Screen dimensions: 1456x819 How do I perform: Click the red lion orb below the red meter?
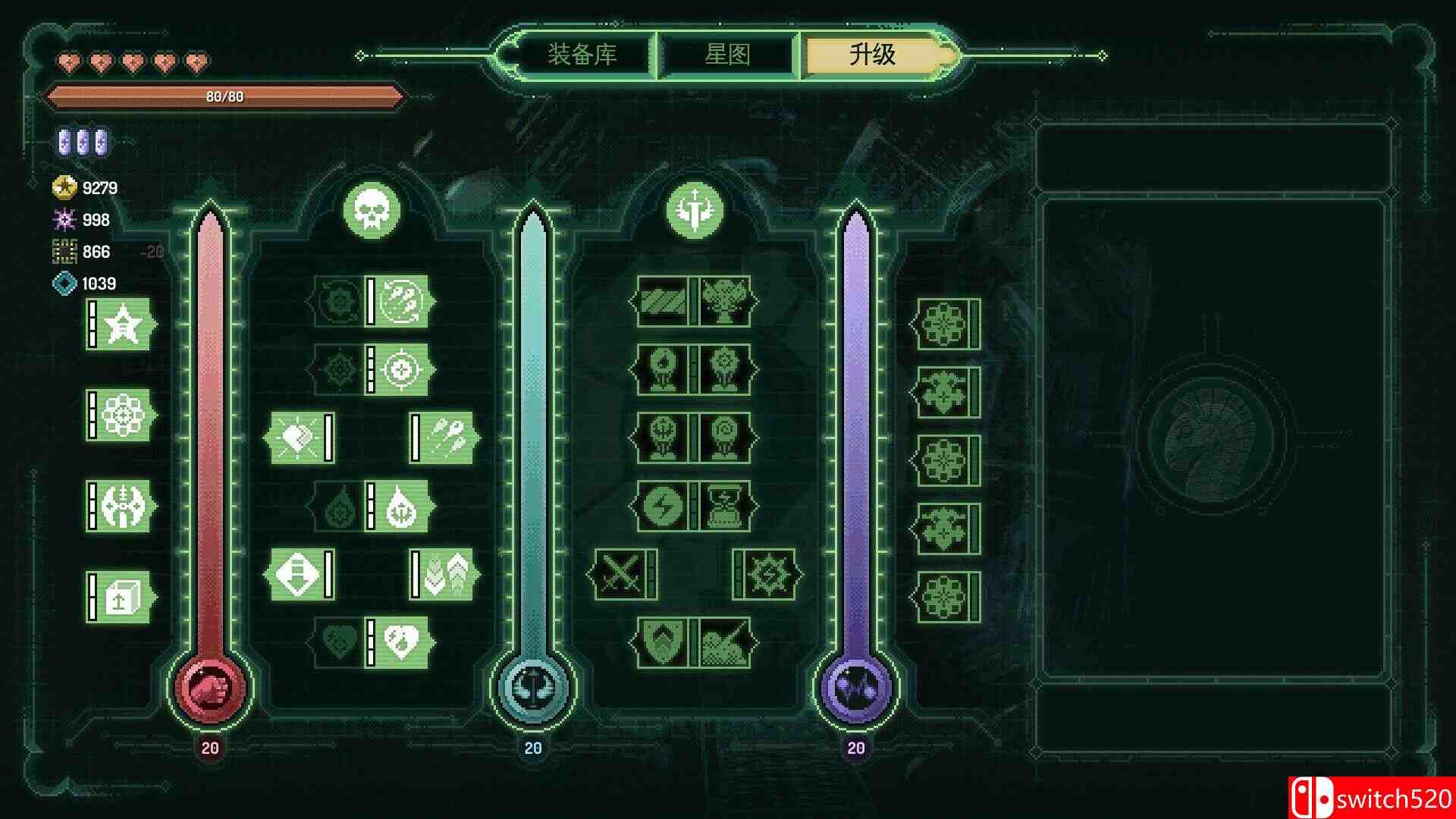[x=209, y=687]
